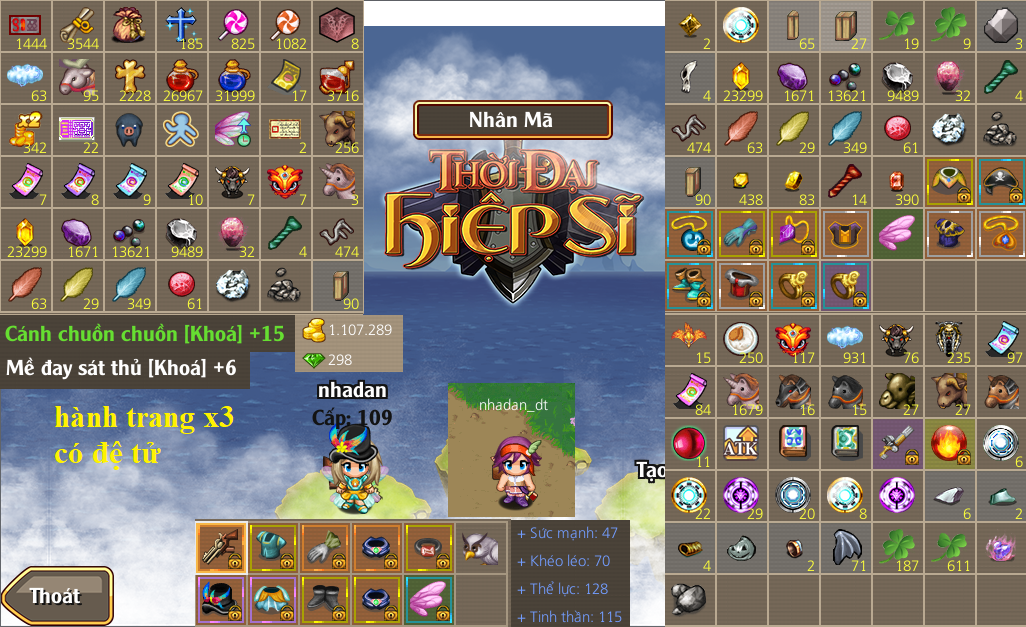This screenshot has width=1026, height=627.
Task: Select the red gem stack of 390
Action: [897, 182]
